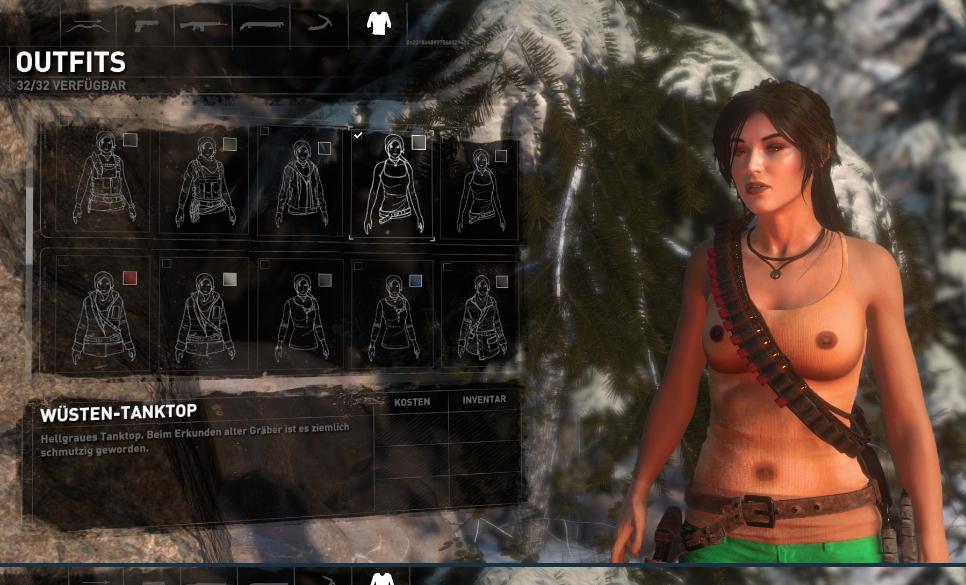
Task: Open the bow weapon tab
Action: coord(87,24)
